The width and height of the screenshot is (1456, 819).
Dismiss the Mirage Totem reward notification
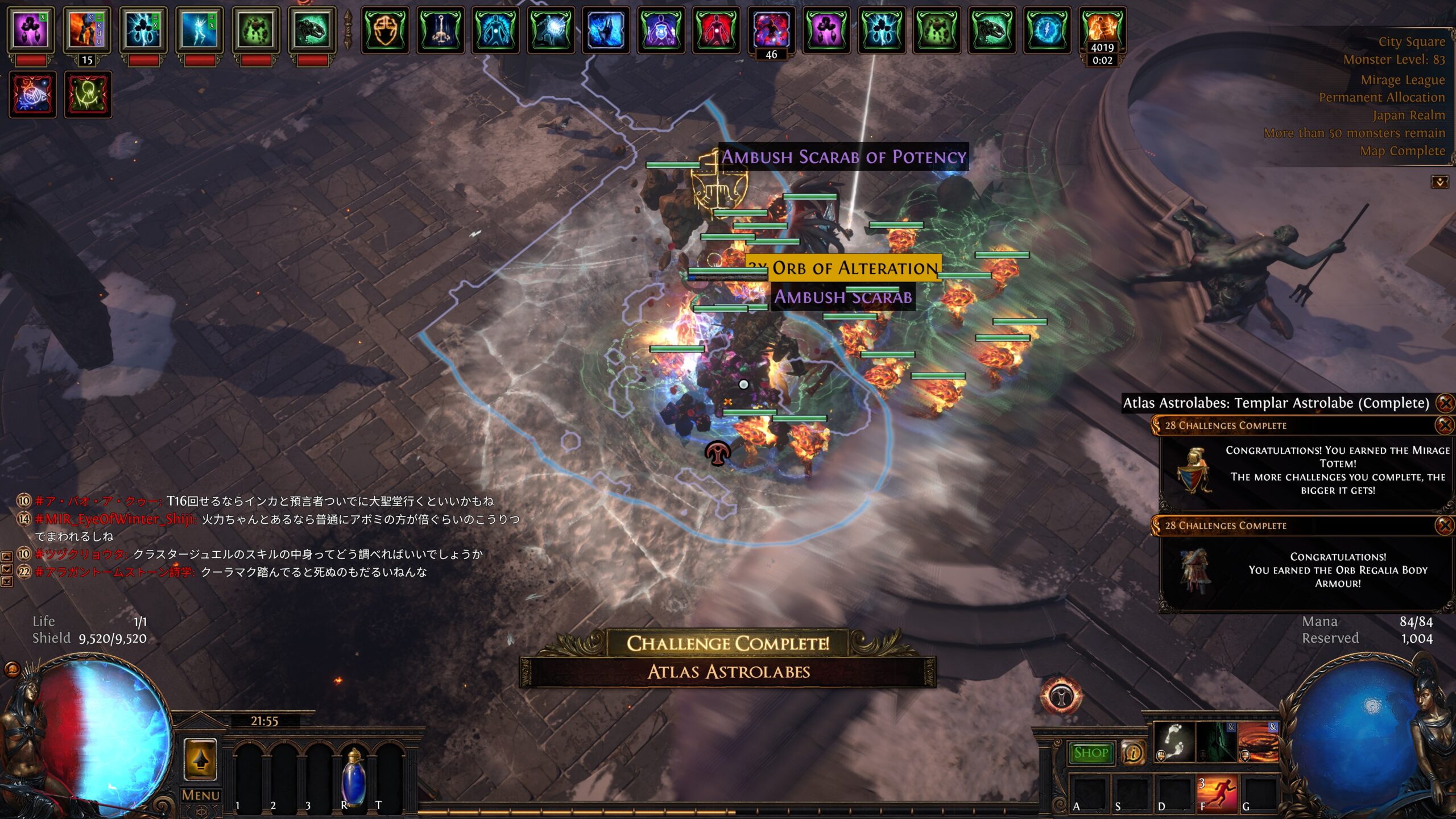(1444, 425)
